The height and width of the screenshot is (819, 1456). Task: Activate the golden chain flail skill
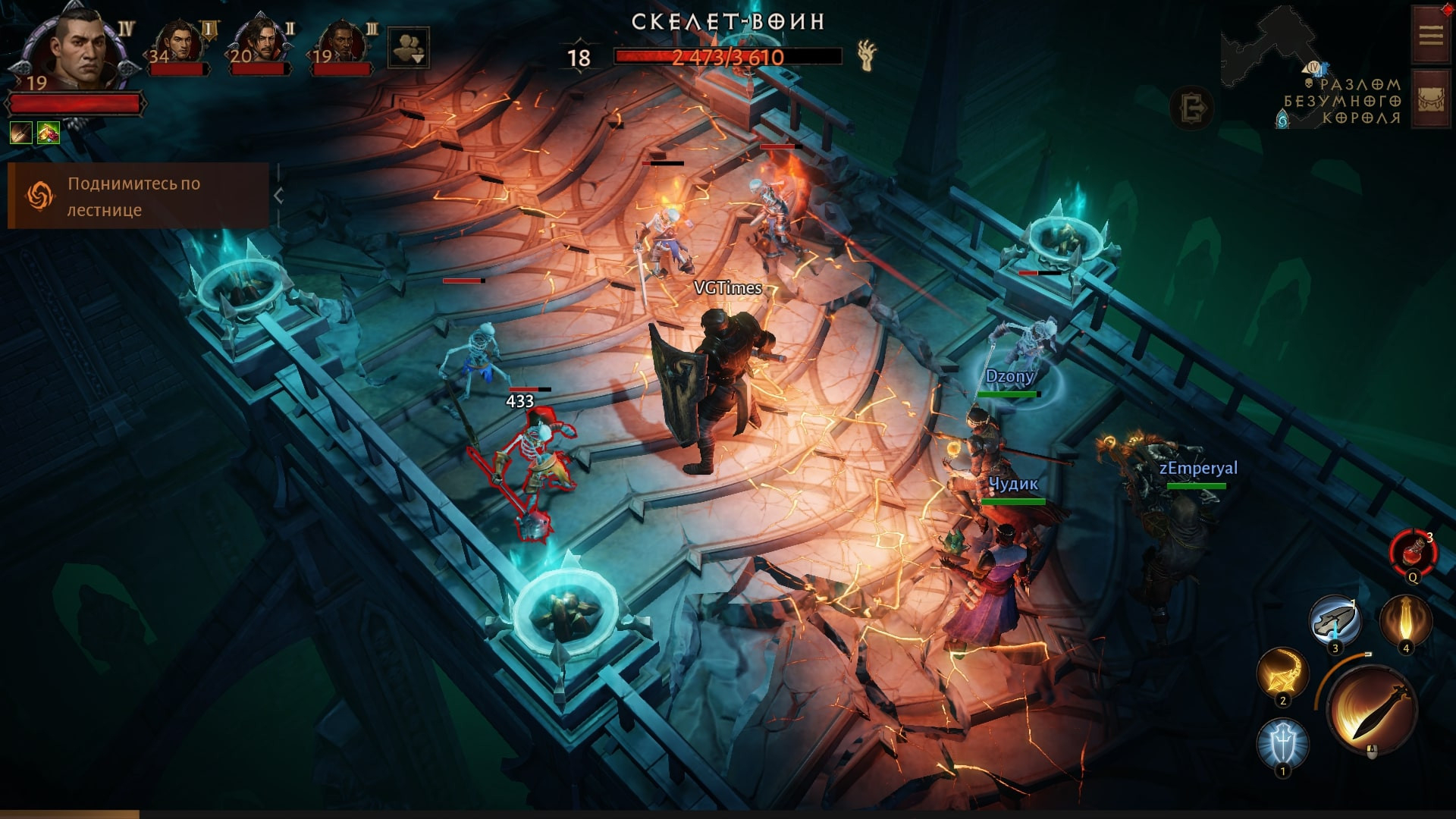tap(1282, 673)
